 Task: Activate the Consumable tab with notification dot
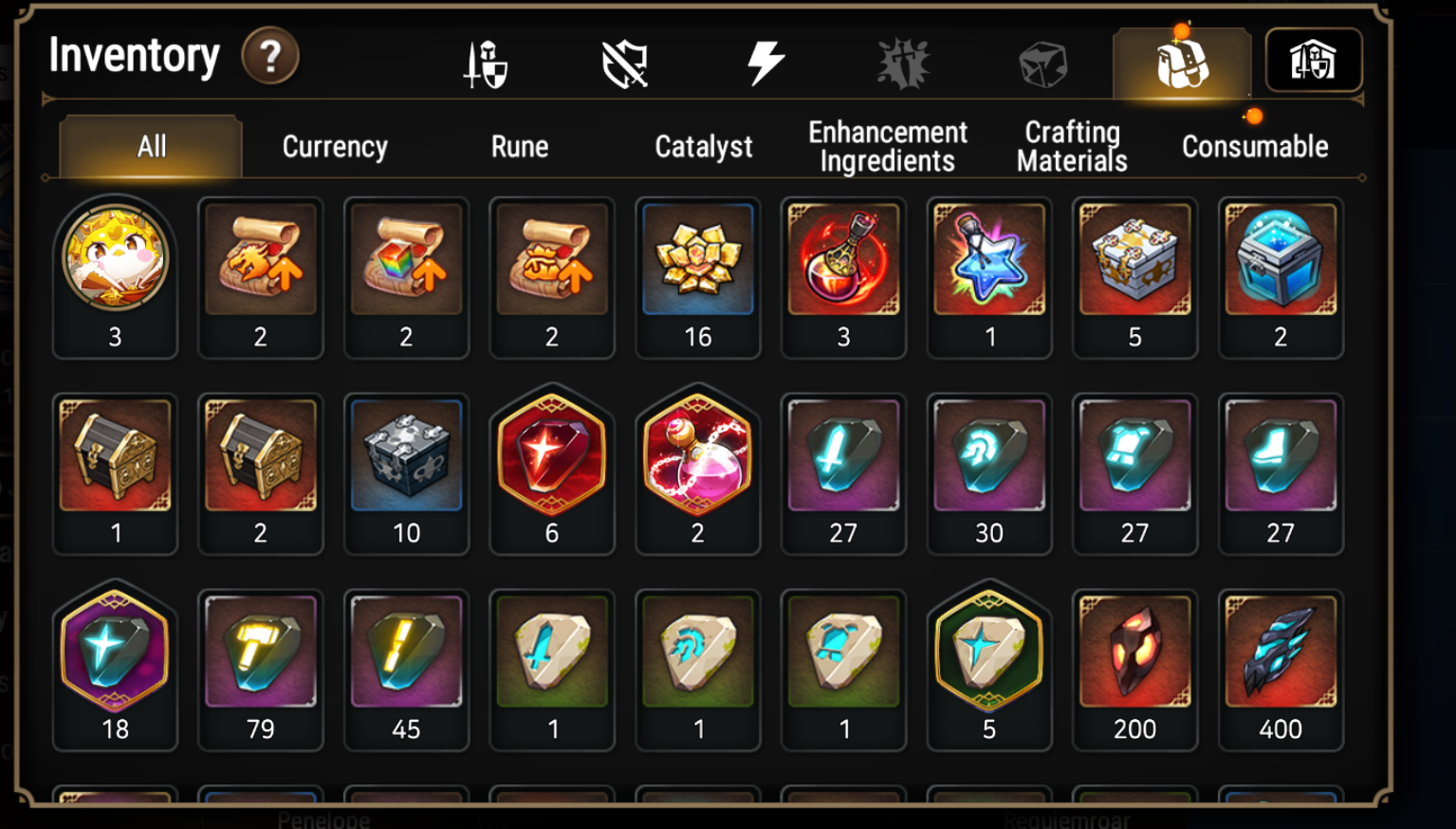tap(1254, 146)
